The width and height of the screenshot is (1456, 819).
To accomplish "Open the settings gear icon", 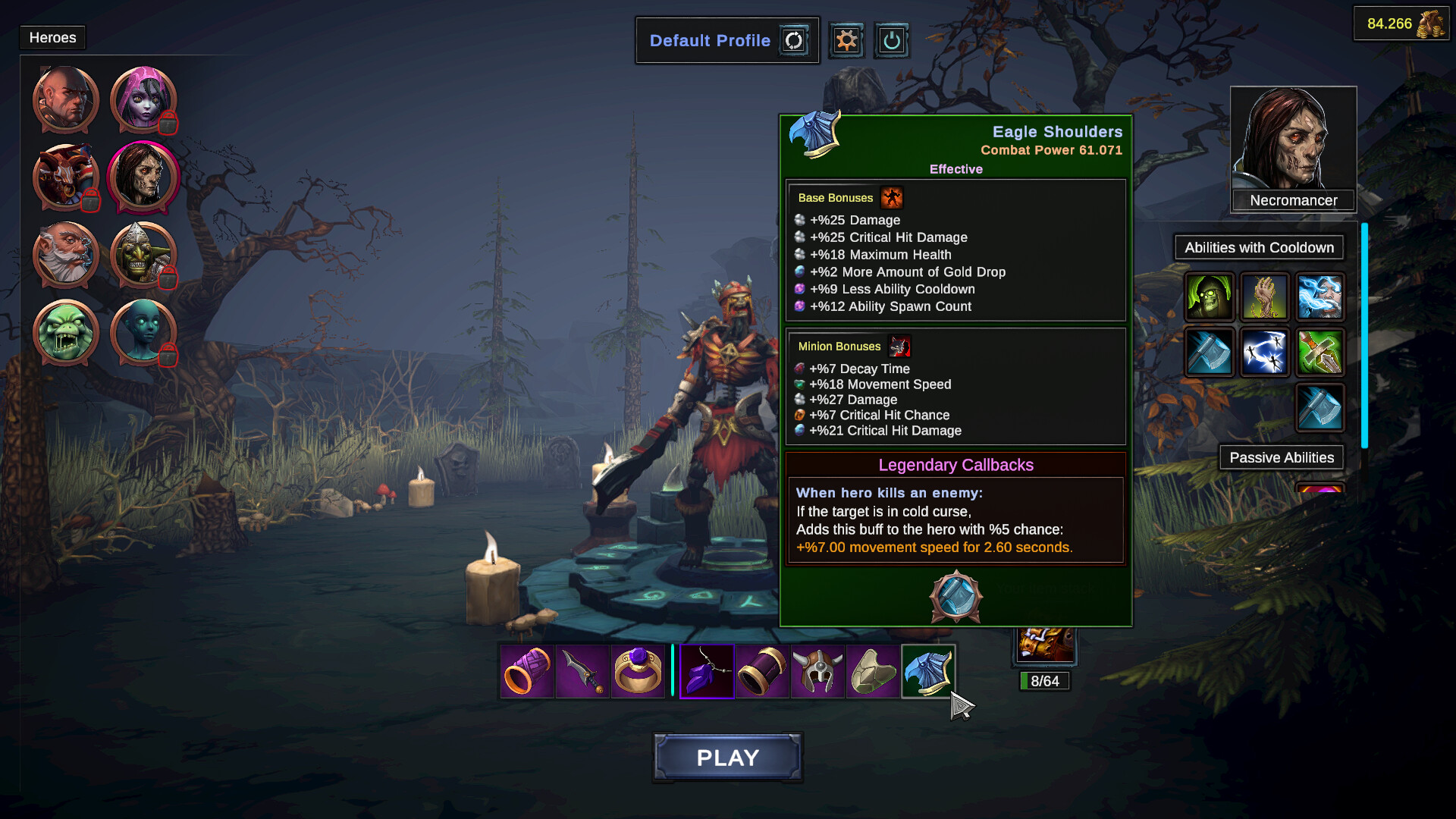I will point(846,40).
